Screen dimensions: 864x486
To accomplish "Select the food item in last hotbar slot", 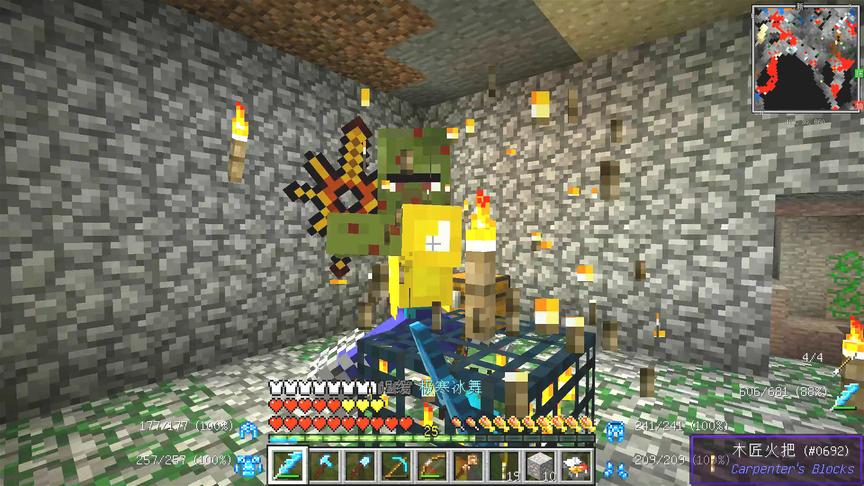I will click(575, 465).
